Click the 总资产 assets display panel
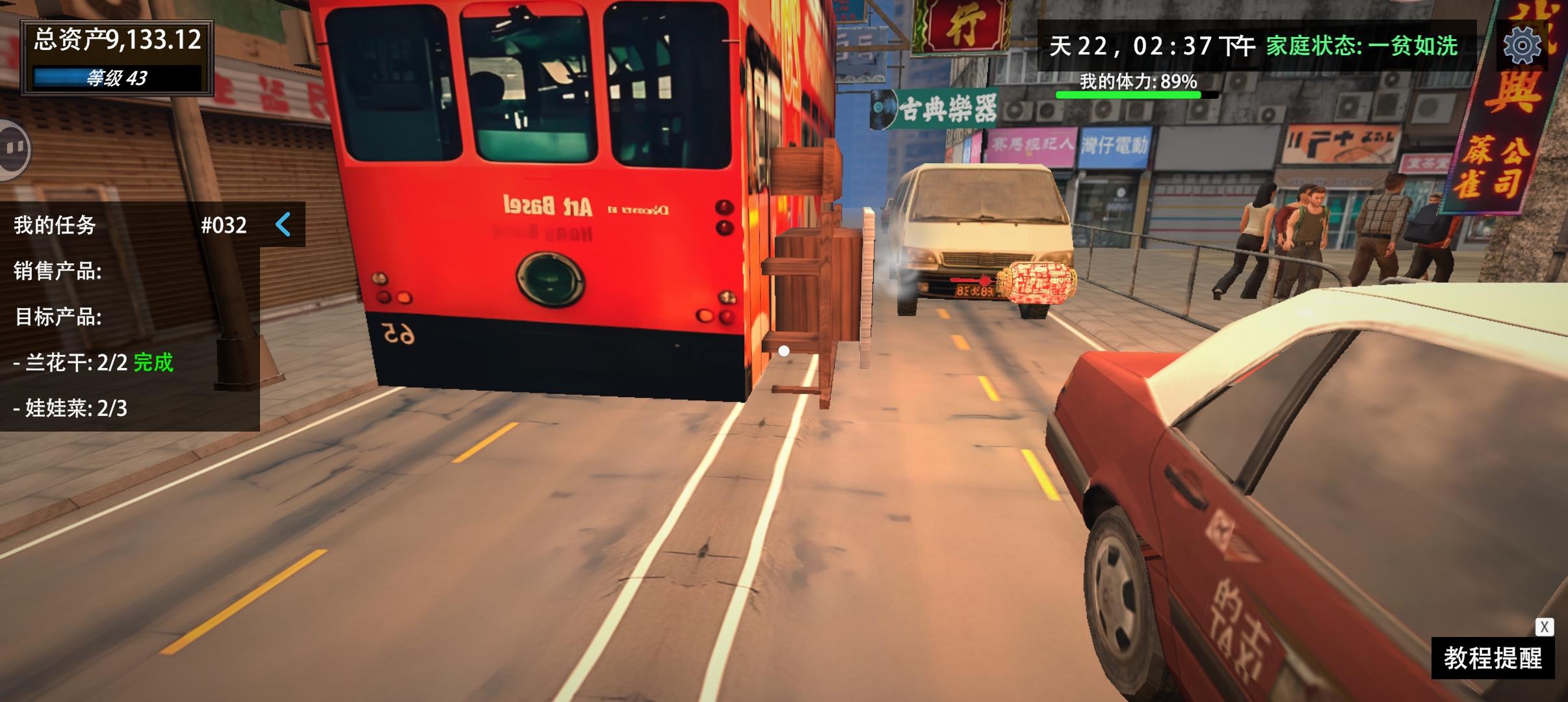Screen dimensions: 1568x702 click(117, 38)
